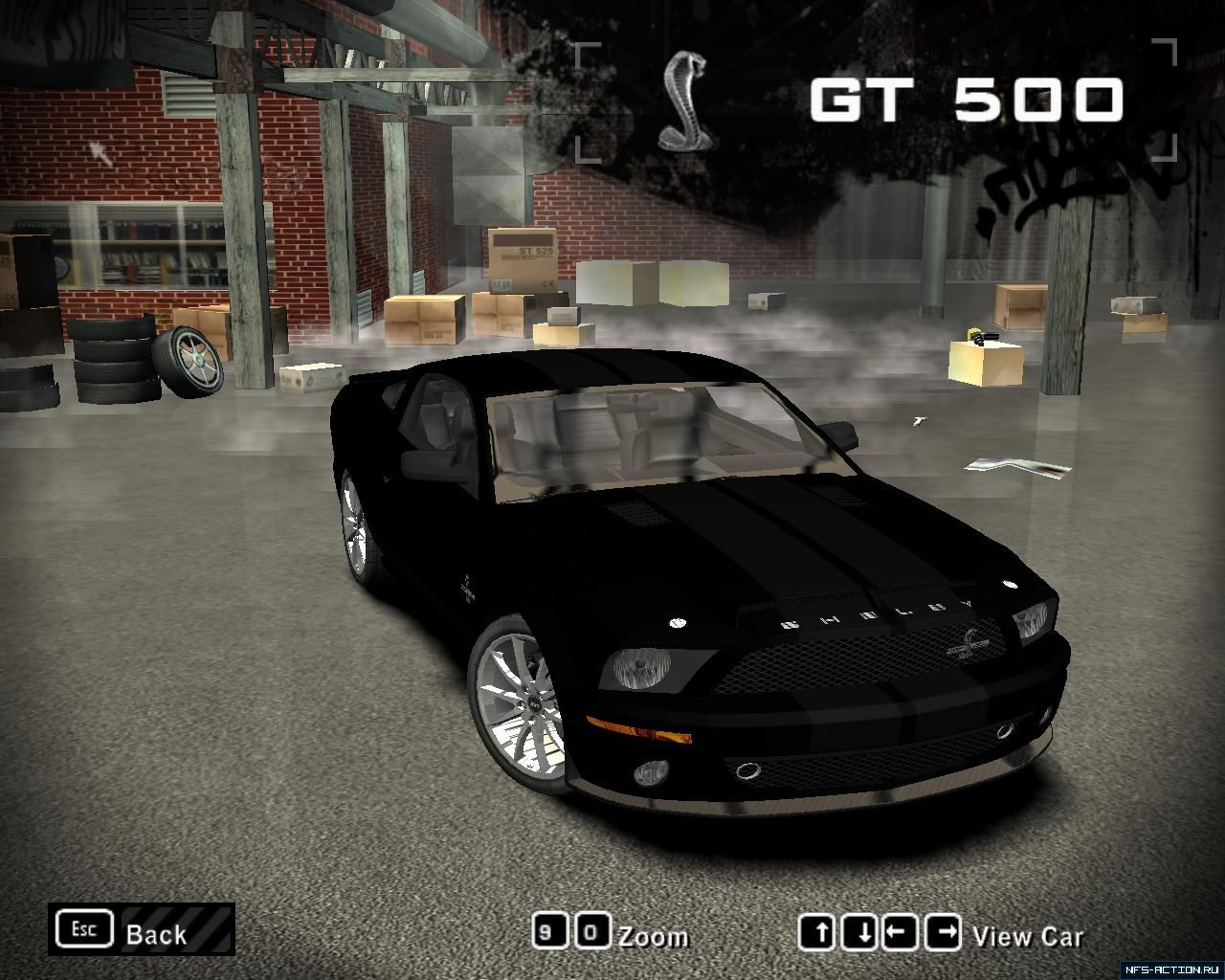Screen dimensions: 1225x980
Task: Click the Back button
Action: pos(142,930)
